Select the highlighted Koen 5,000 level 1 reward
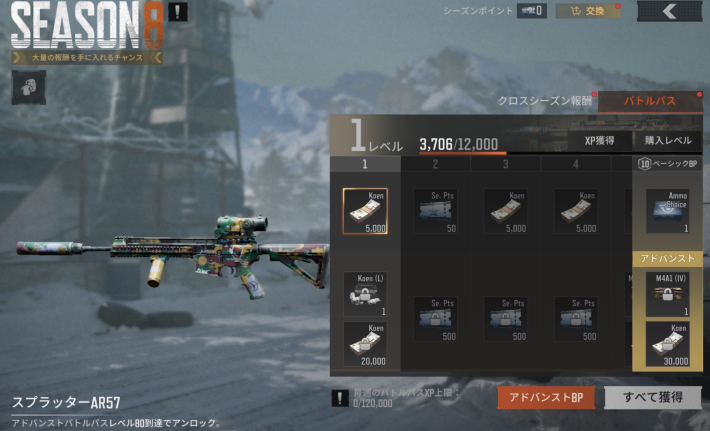Screen dimensions: 710x431 (365, 210)
